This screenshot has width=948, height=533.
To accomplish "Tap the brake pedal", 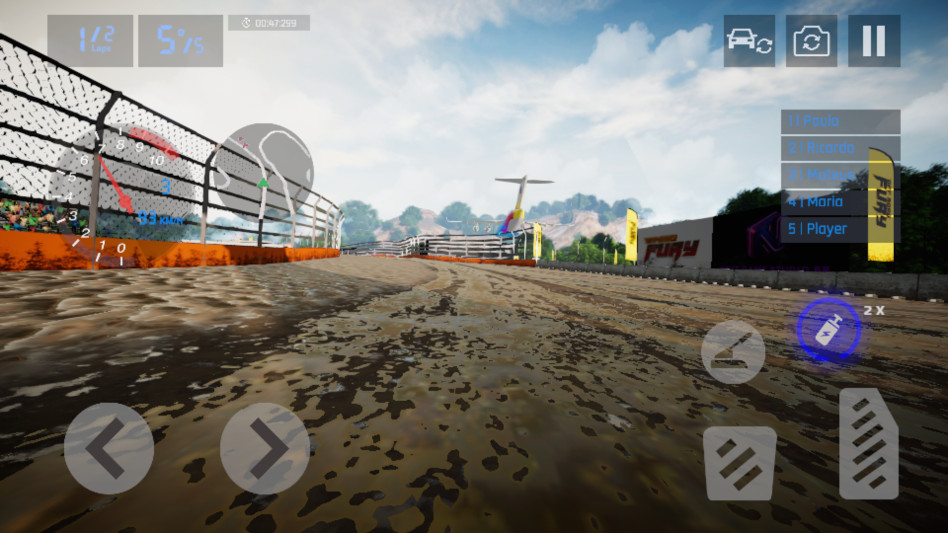I will coord(740,462).
